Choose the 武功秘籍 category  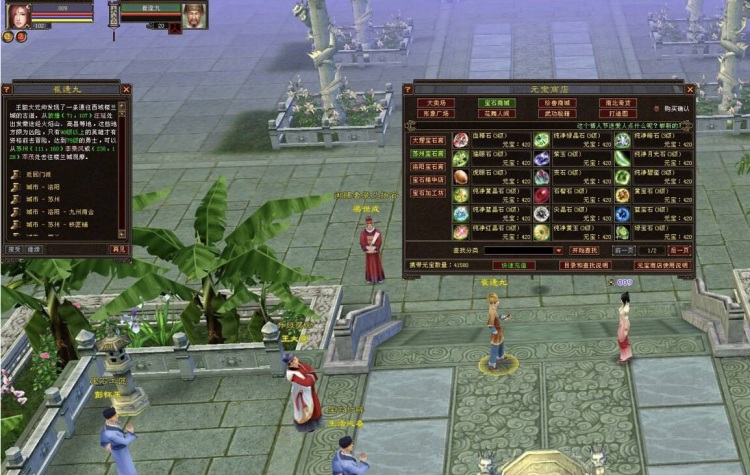click(557, 113)
